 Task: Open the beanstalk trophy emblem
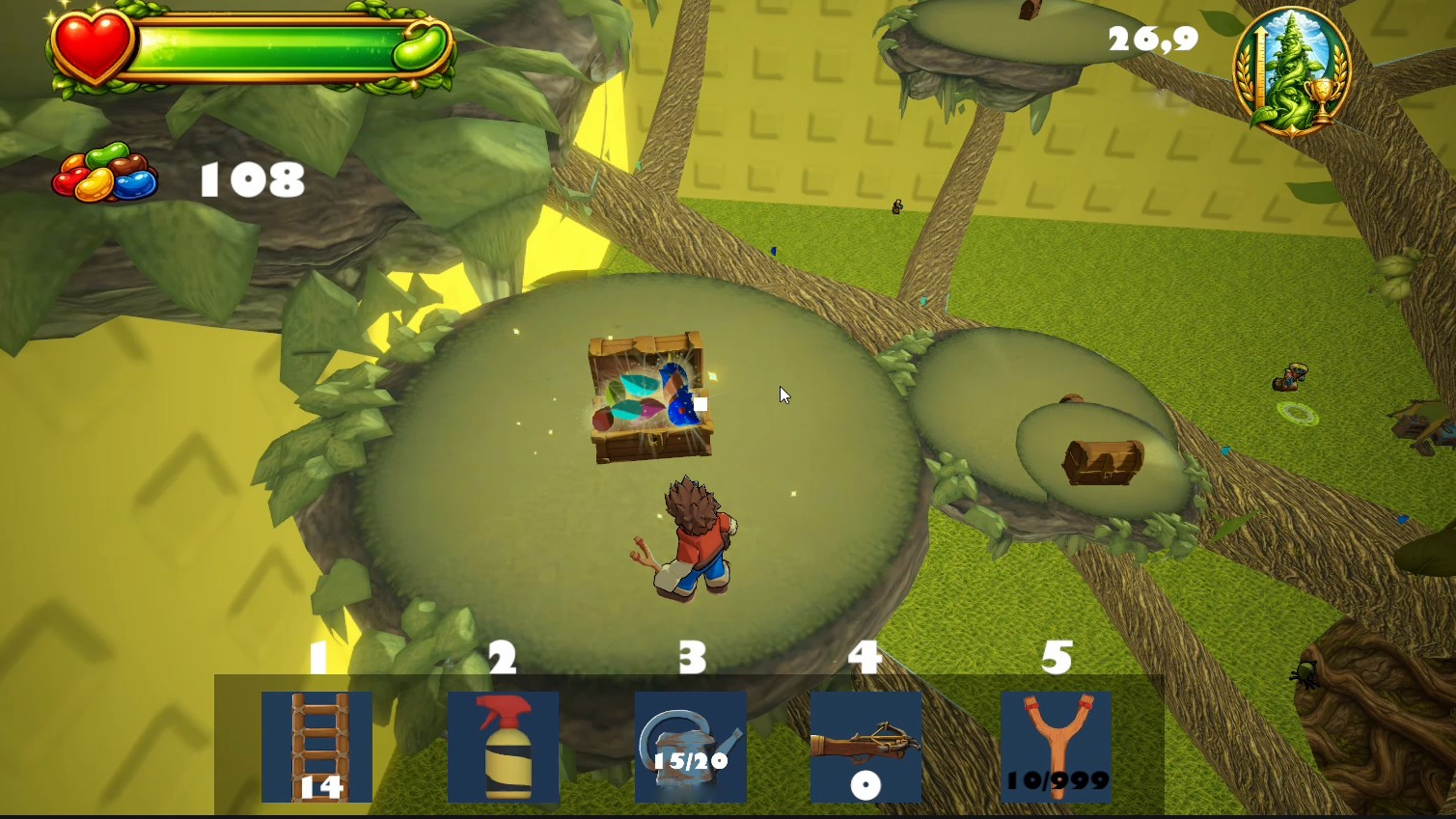(x=1291, y=70)
